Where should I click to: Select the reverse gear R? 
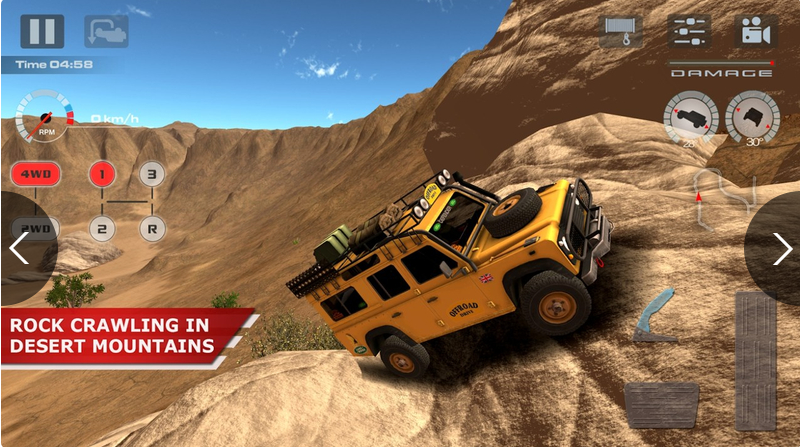(x=151, y=227)
